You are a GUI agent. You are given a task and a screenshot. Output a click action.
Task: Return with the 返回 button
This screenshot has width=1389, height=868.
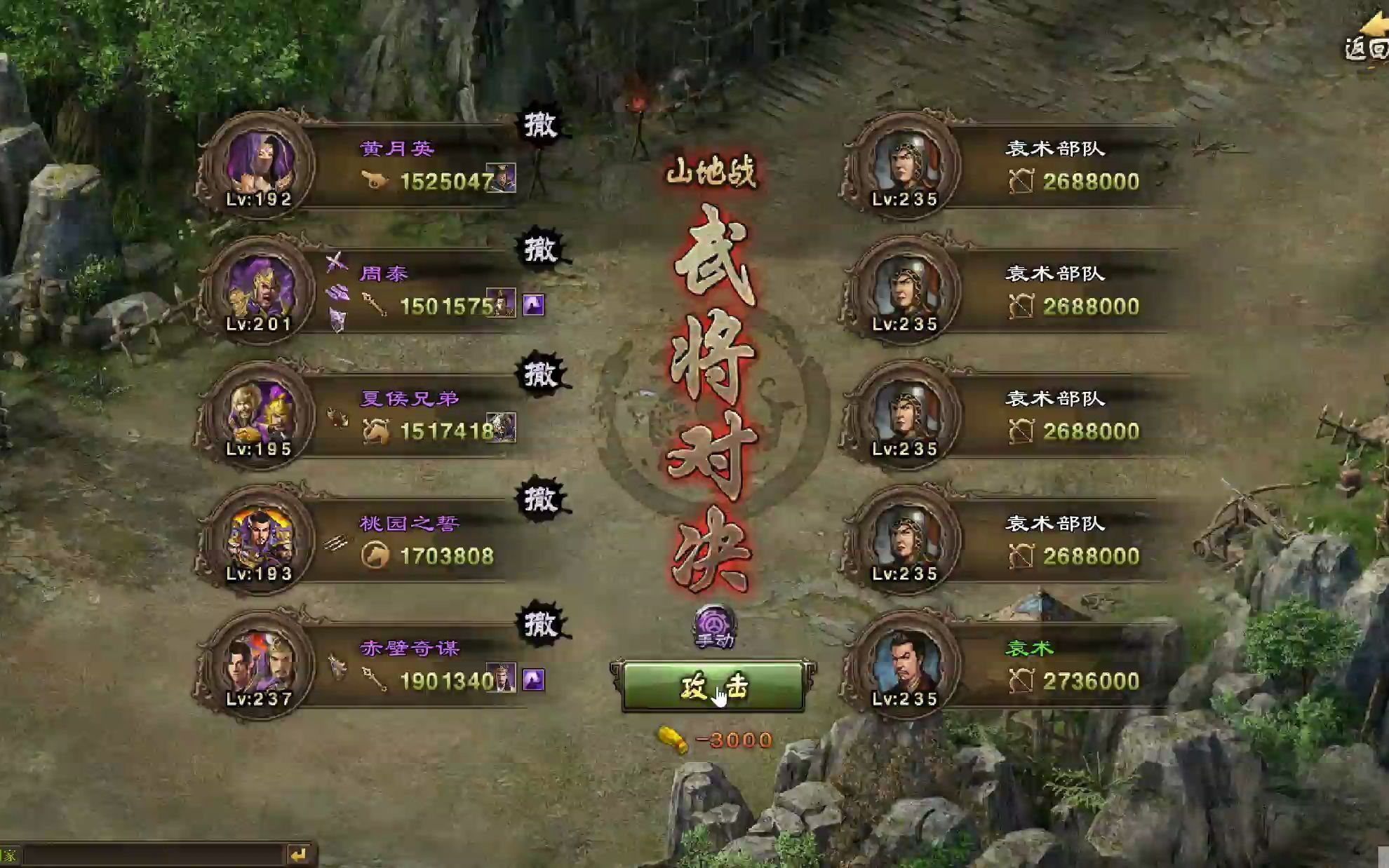coord(1366,42)
